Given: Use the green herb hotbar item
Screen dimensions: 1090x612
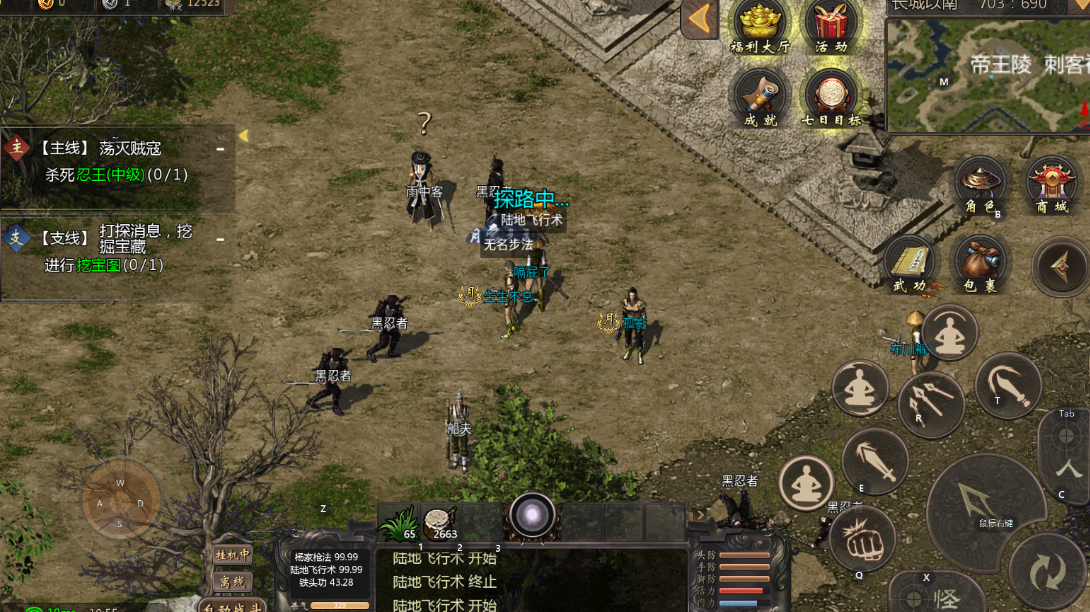Looking at the screenshot, I should [400, 522].
